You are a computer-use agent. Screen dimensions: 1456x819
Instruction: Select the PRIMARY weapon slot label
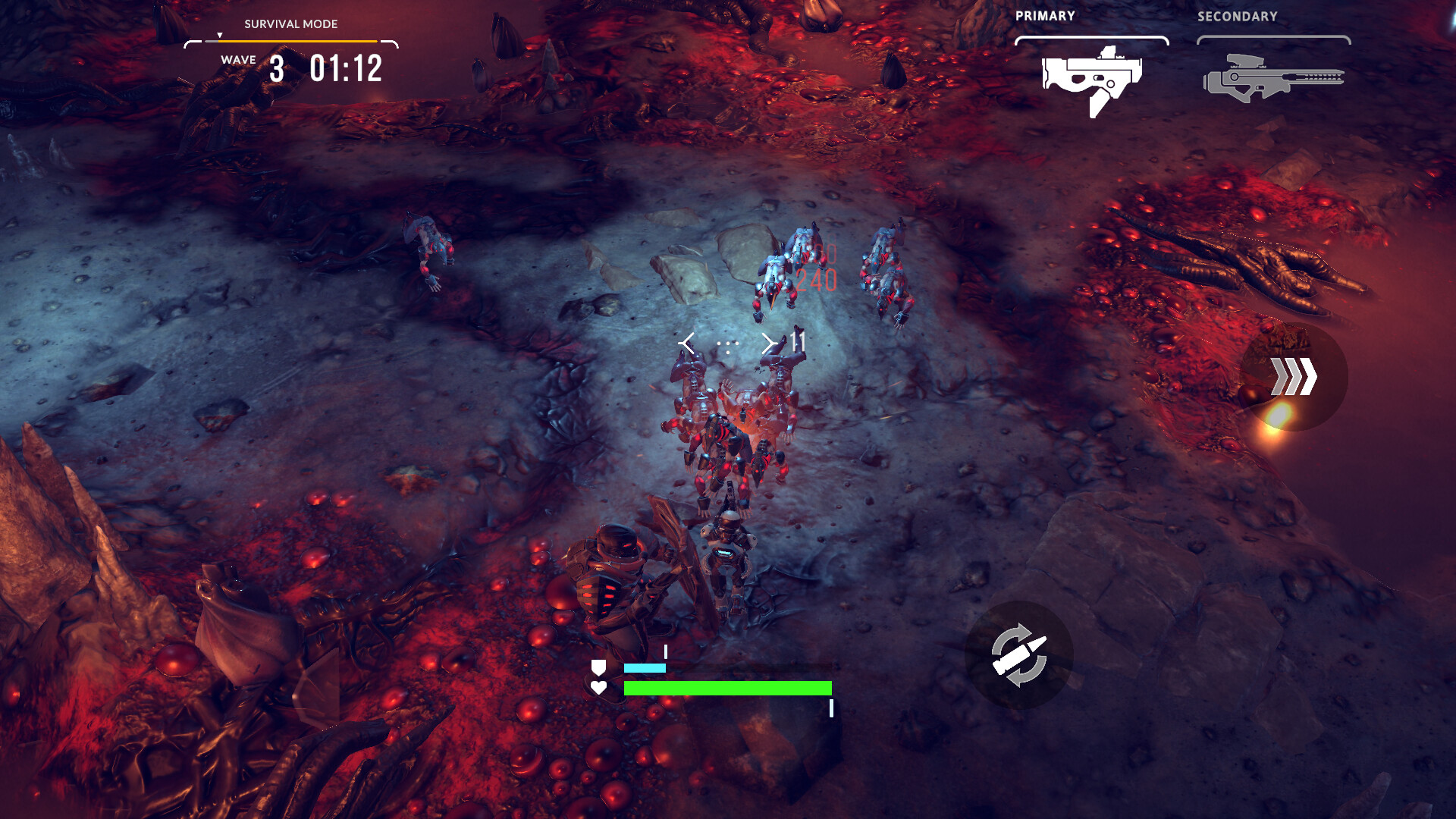(1046, 15)
